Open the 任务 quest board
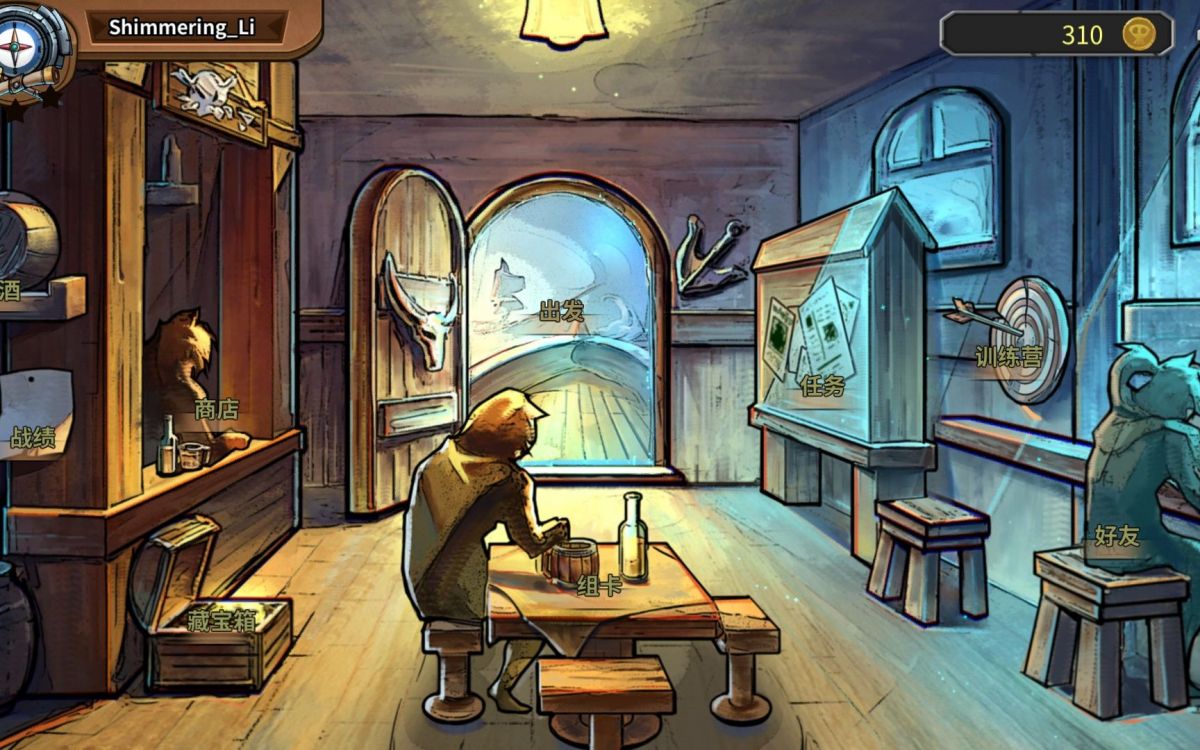The image size is (1200, 750). click(x=822, y=385)
